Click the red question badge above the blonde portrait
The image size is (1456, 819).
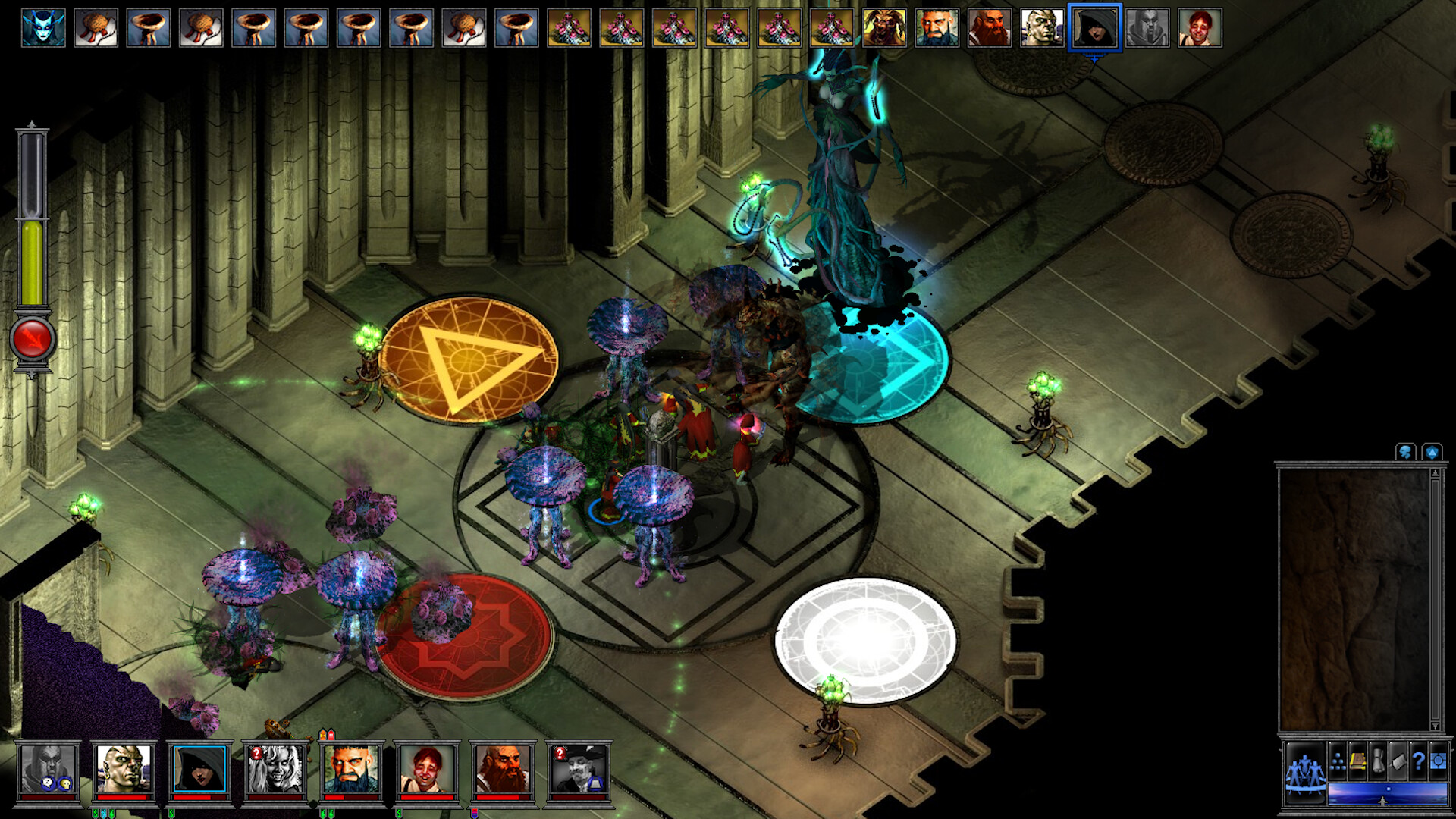[x=256, y=753]
